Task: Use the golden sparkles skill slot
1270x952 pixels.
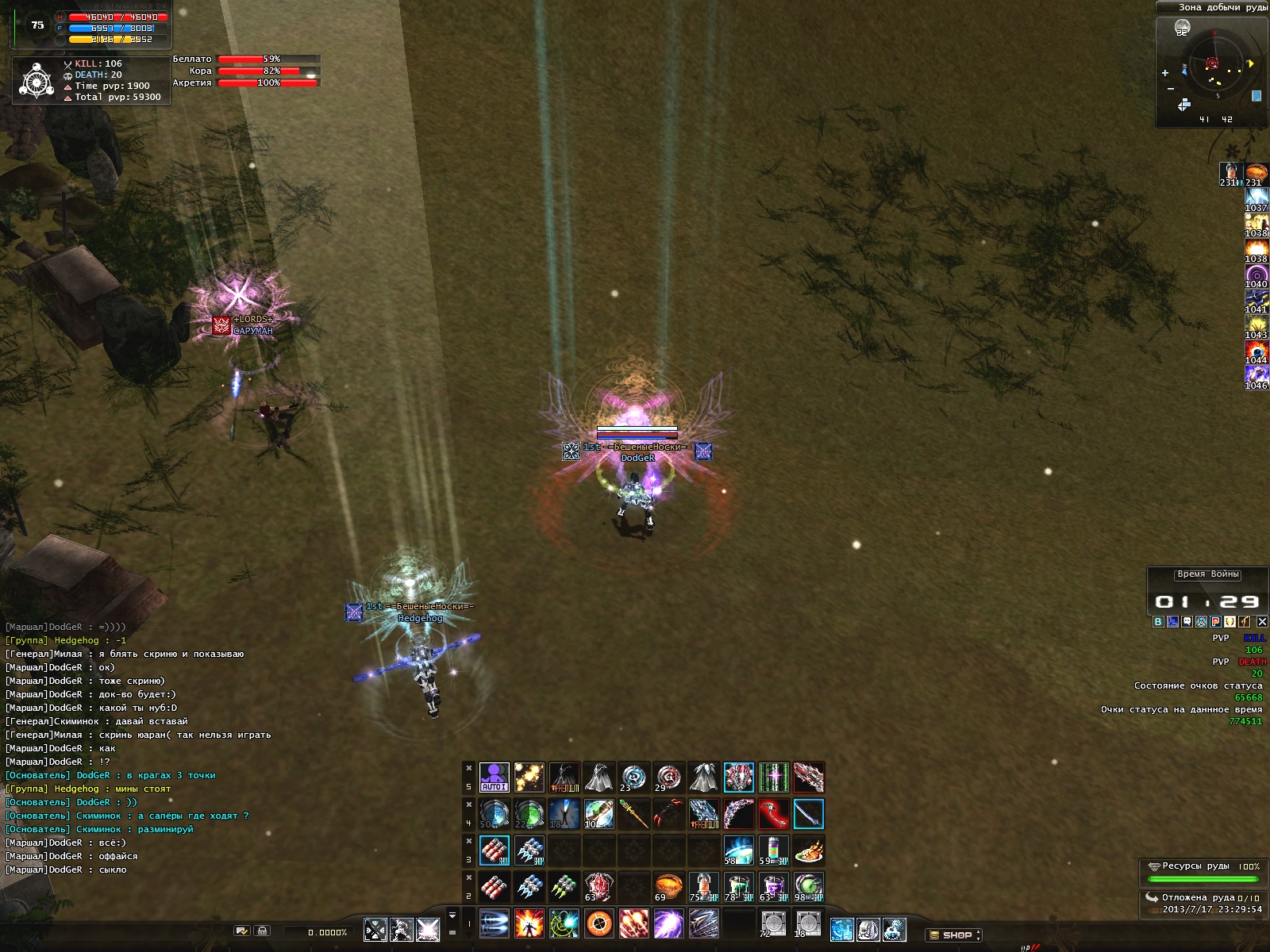Action: click(x=529, y=777)
